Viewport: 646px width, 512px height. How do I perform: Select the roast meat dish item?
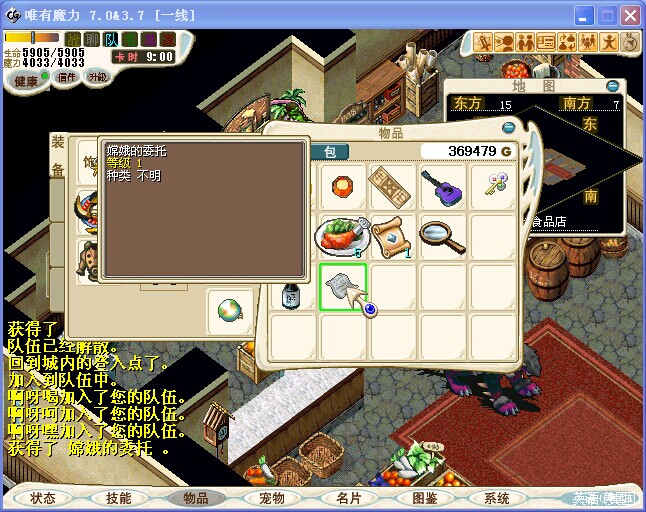coord(342,237)
